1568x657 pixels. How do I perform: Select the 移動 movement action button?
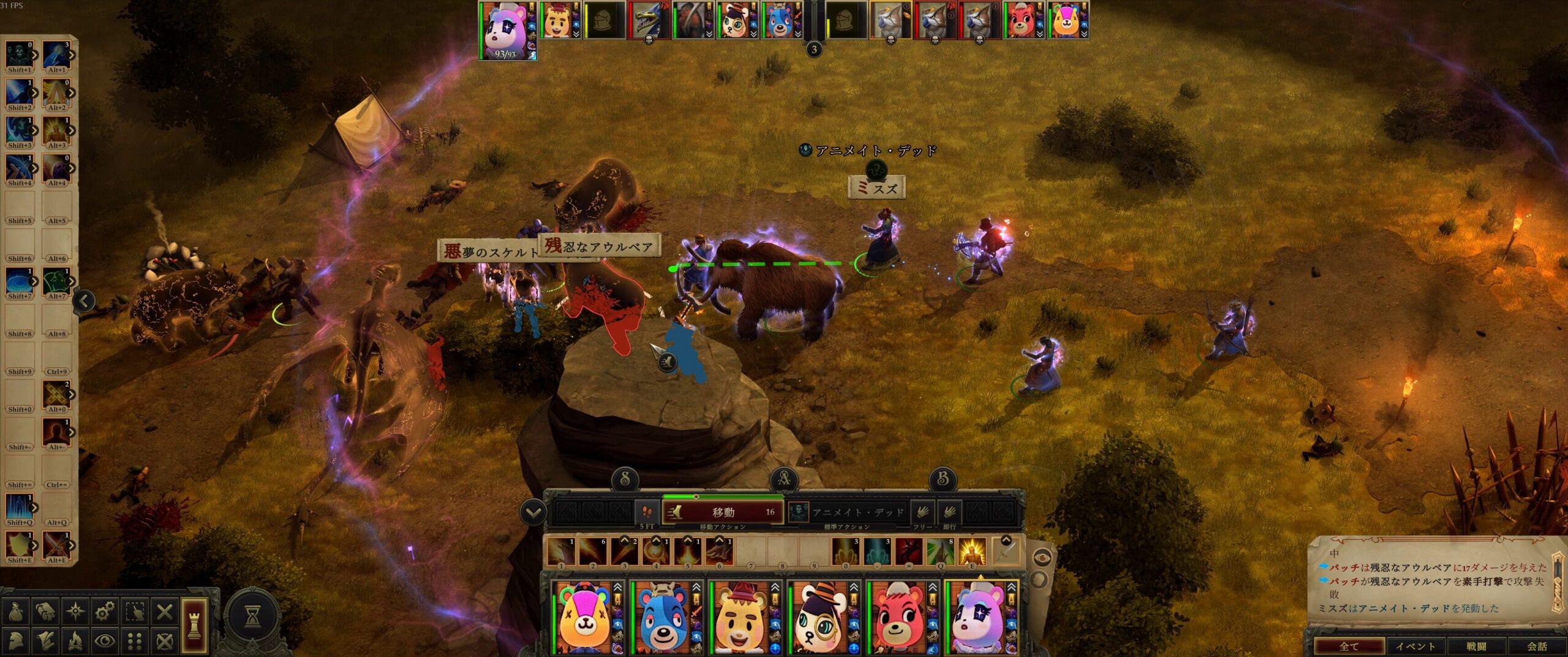coord(723,512)
